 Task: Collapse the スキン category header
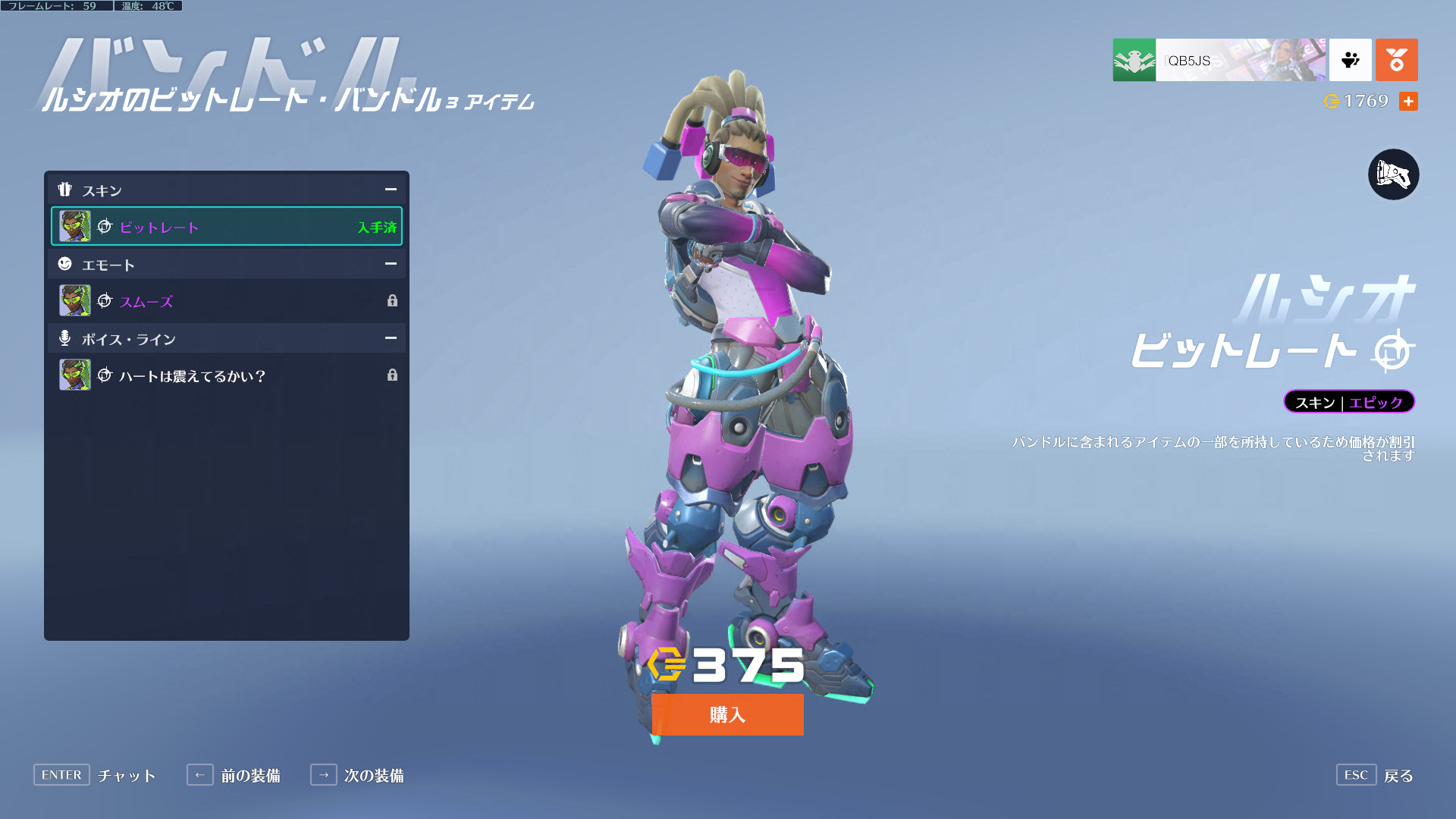pyautogui.click(x=391, y=190)
